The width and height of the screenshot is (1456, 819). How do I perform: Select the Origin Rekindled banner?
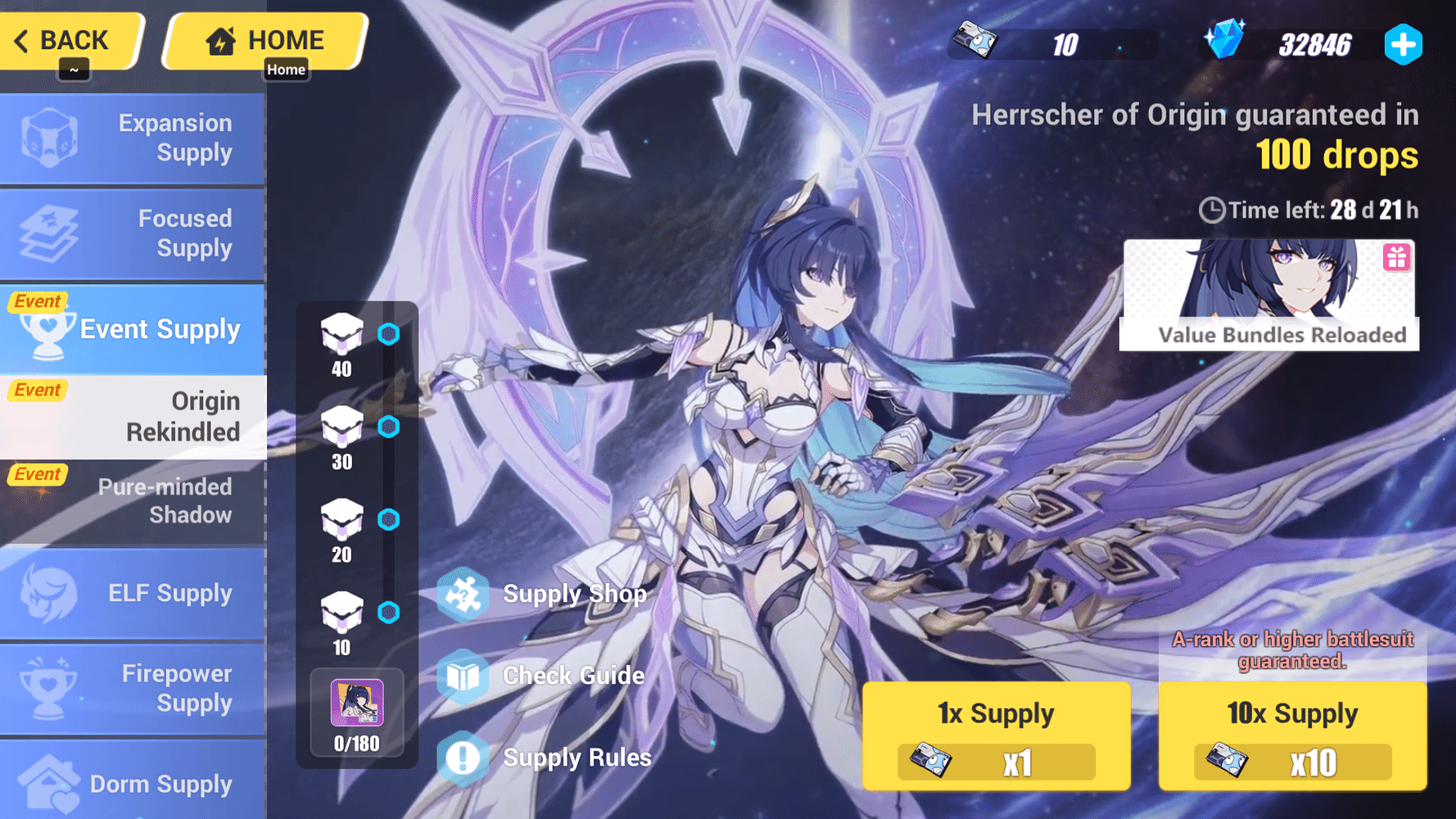[133, 416]
